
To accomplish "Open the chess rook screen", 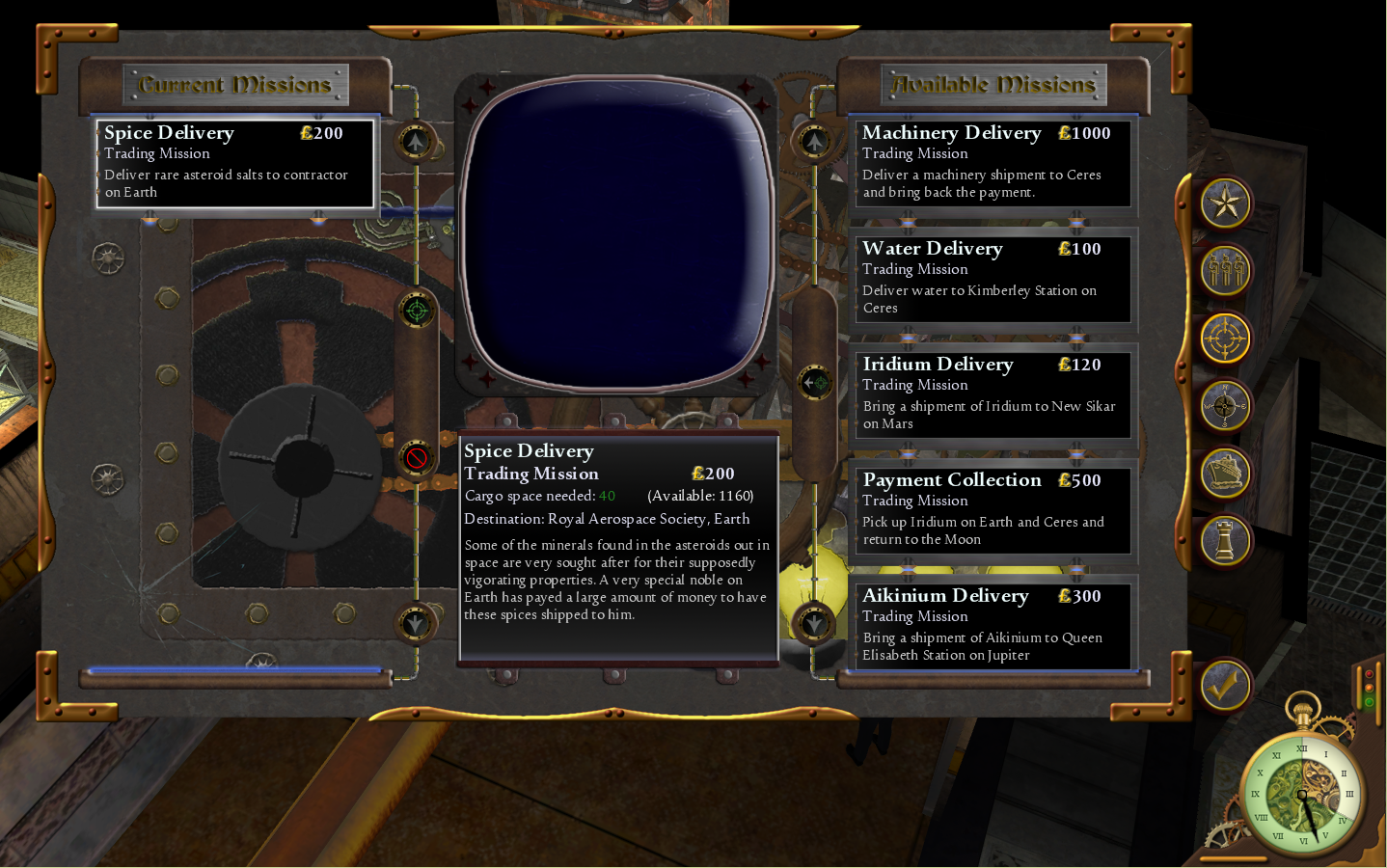I will [x=1225, y=541].
